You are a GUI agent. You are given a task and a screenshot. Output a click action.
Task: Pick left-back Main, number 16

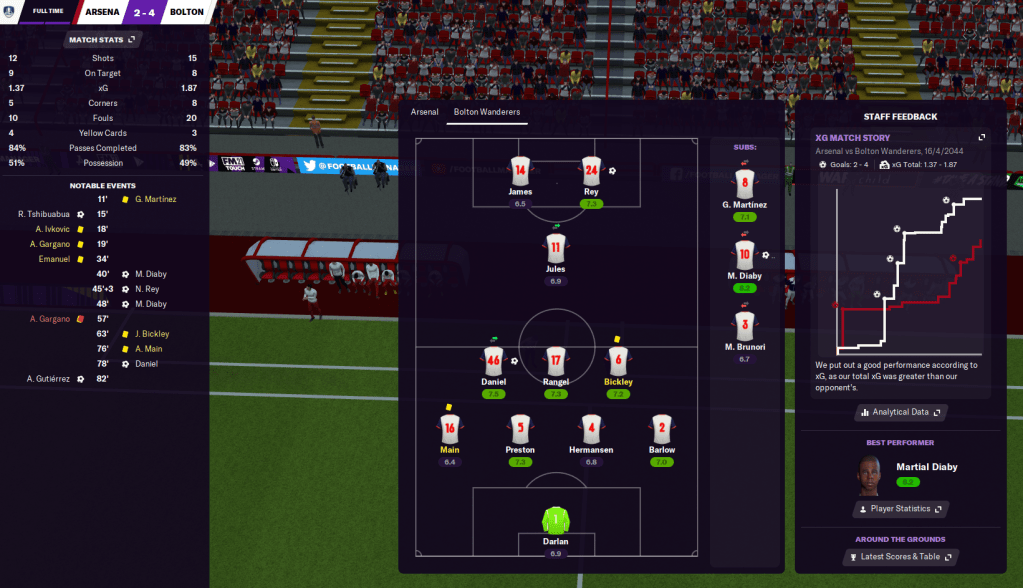449,430
